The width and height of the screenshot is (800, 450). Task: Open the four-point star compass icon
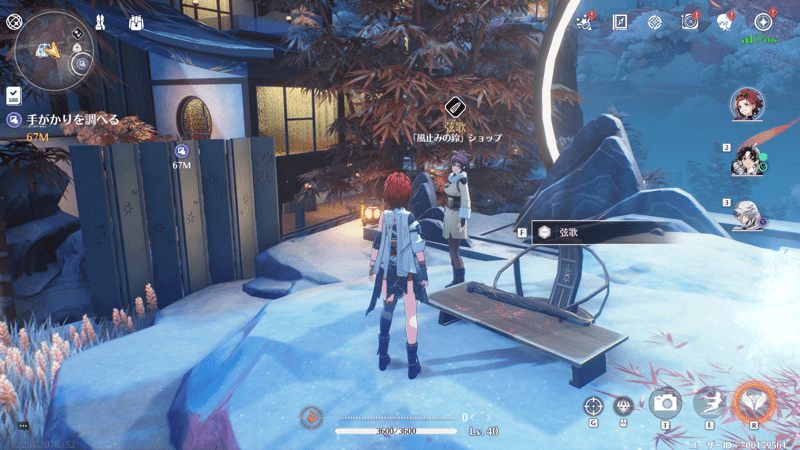coord(654,21)
